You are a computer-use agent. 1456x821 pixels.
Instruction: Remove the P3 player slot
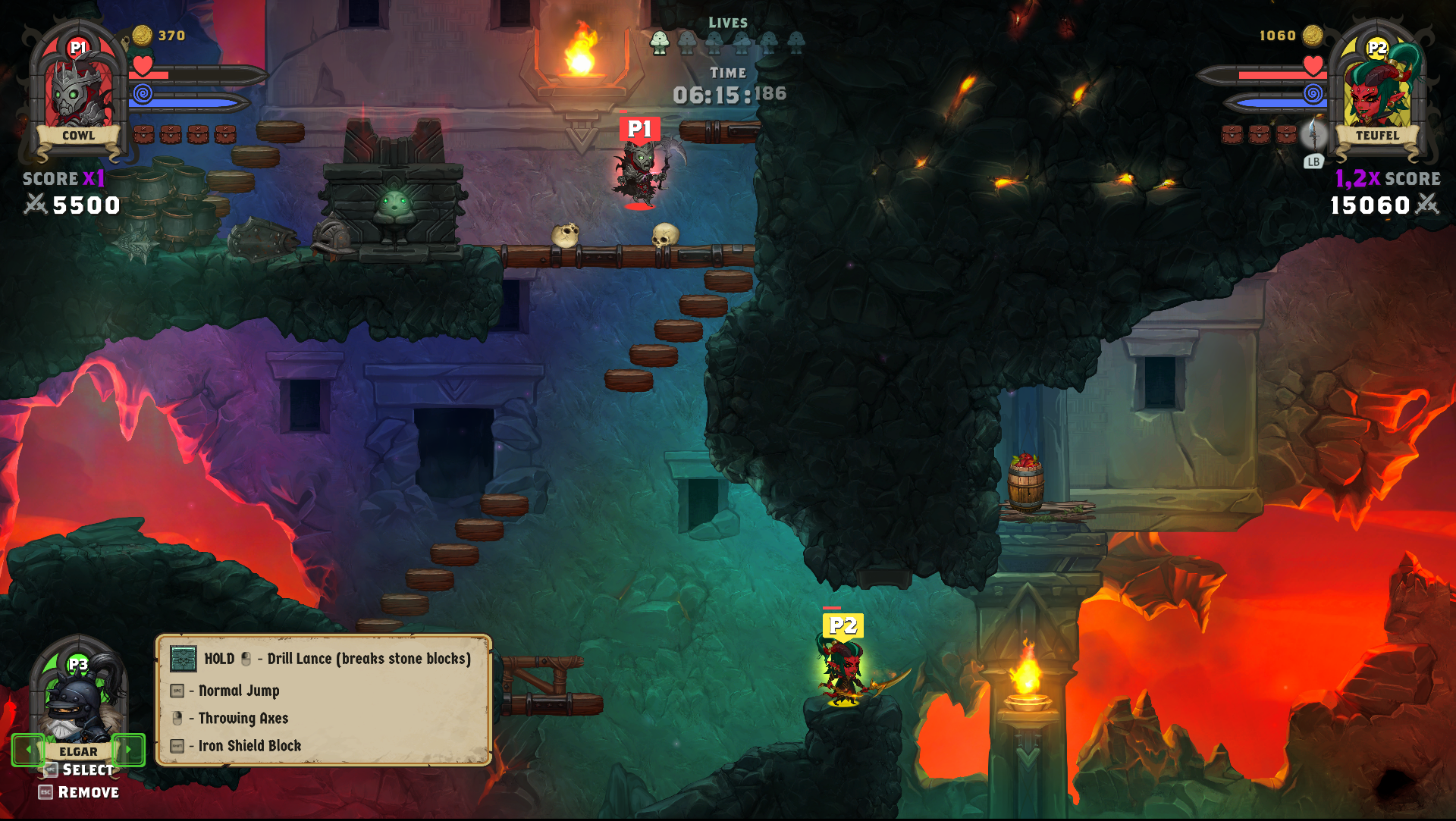point(79,793)
